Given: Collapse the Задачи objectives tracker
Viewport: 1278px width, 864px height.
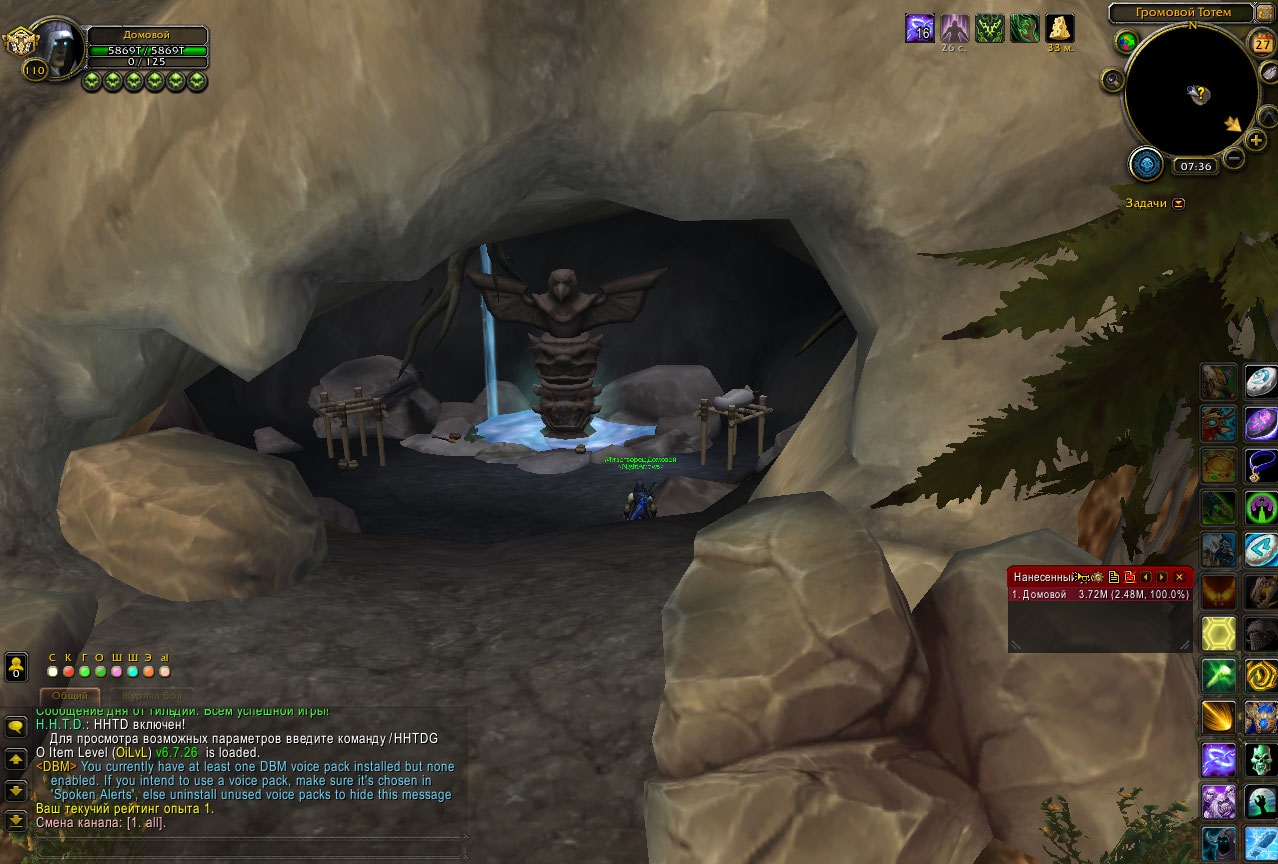Looking at the screenshot, I should coord(1178,203).
